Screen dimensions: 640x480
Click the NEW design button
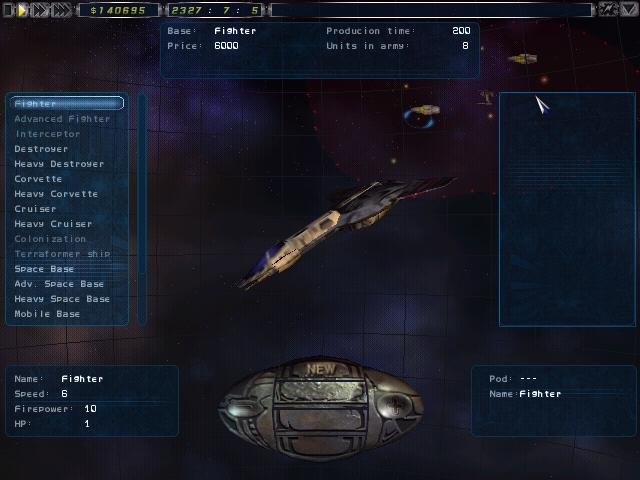[x=321, y=369]
